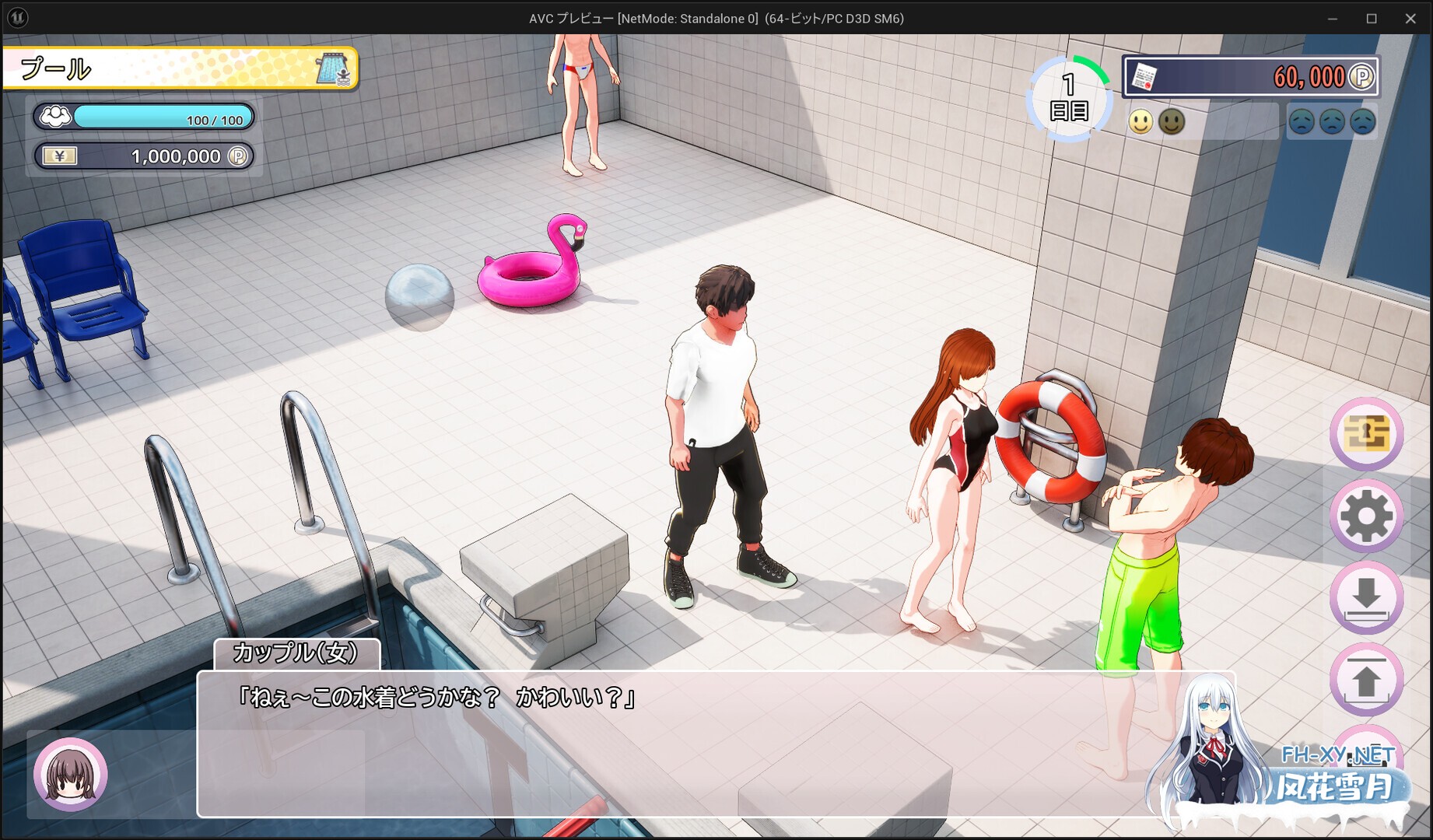
Task: Open the settings gear icon
Action: pos(1367,514)
